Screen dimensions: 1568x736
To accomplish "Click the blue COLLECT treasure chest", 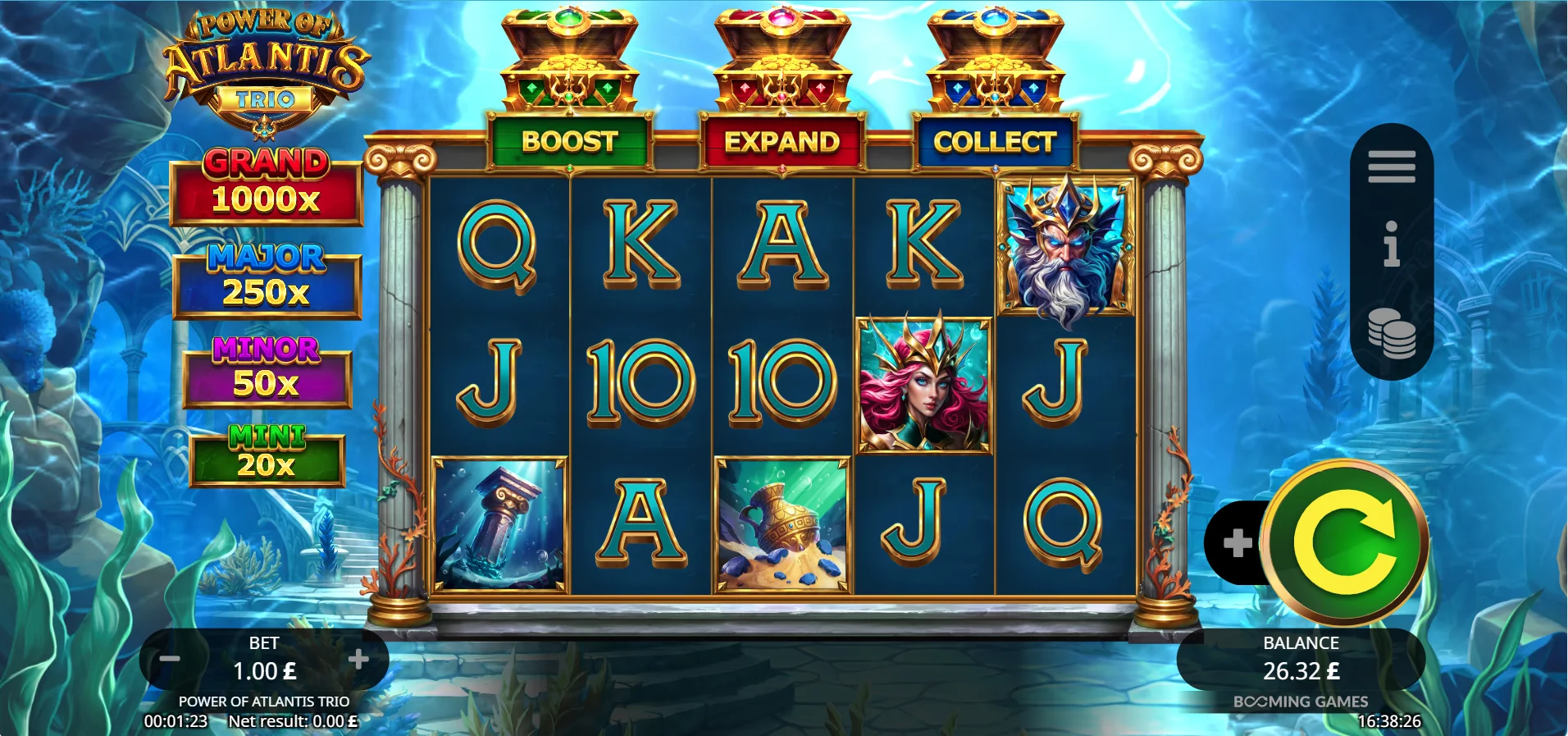I will pyautogui.click(x=992, y=57).
